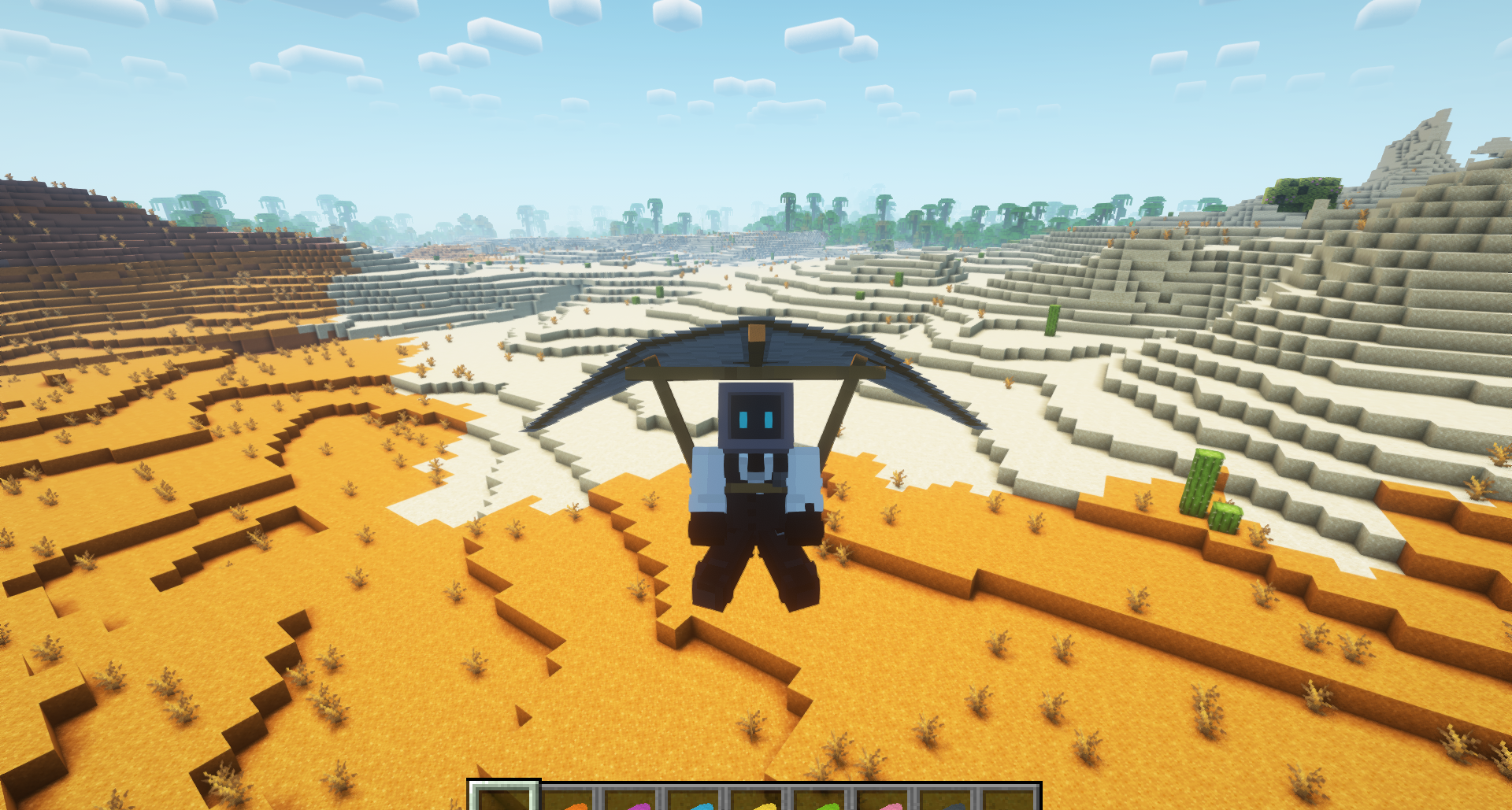The width and height of the screenshot is (1512, 810).
Task: Choose the pink item hotbar slot
Action: click(884, 800)
